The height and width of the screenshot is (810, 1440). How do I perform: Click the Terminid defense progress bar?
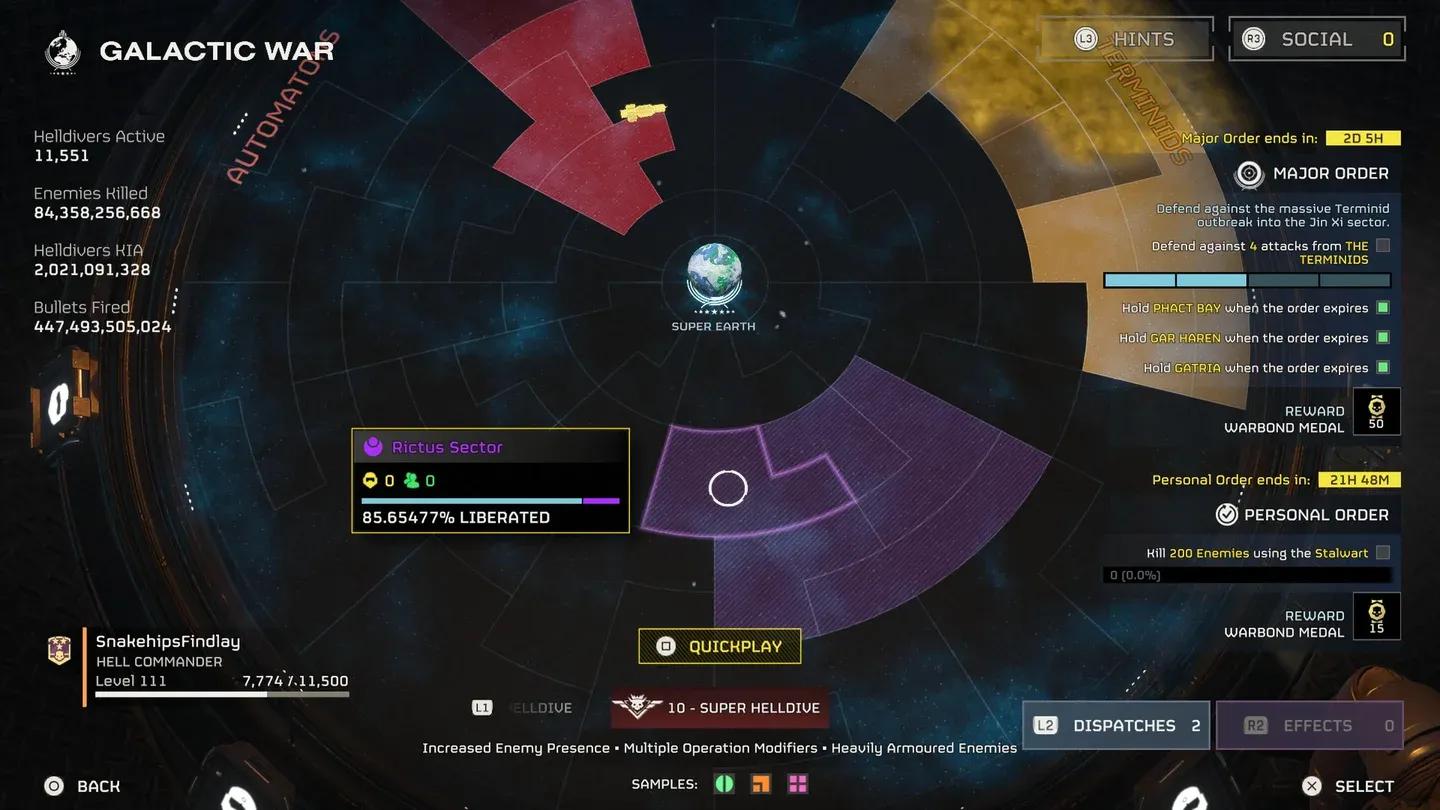point(1246,280)
